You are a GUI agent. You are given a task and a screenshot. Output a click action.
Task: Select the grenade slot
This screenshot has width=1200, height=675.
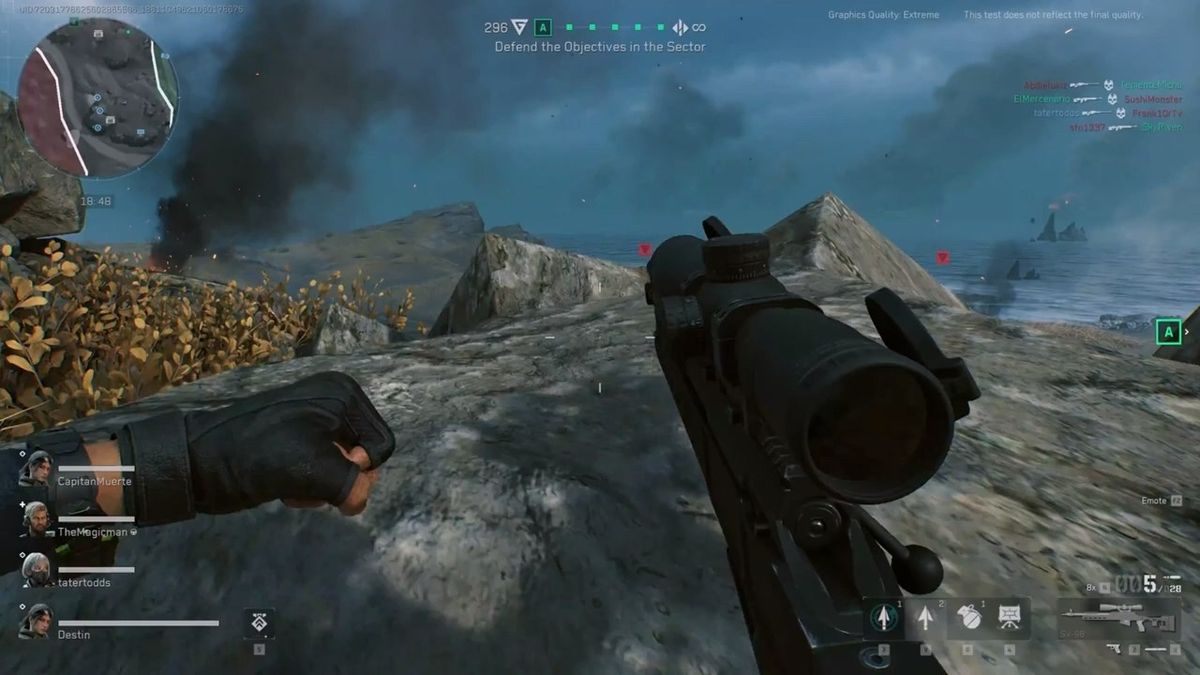point(968,619)
